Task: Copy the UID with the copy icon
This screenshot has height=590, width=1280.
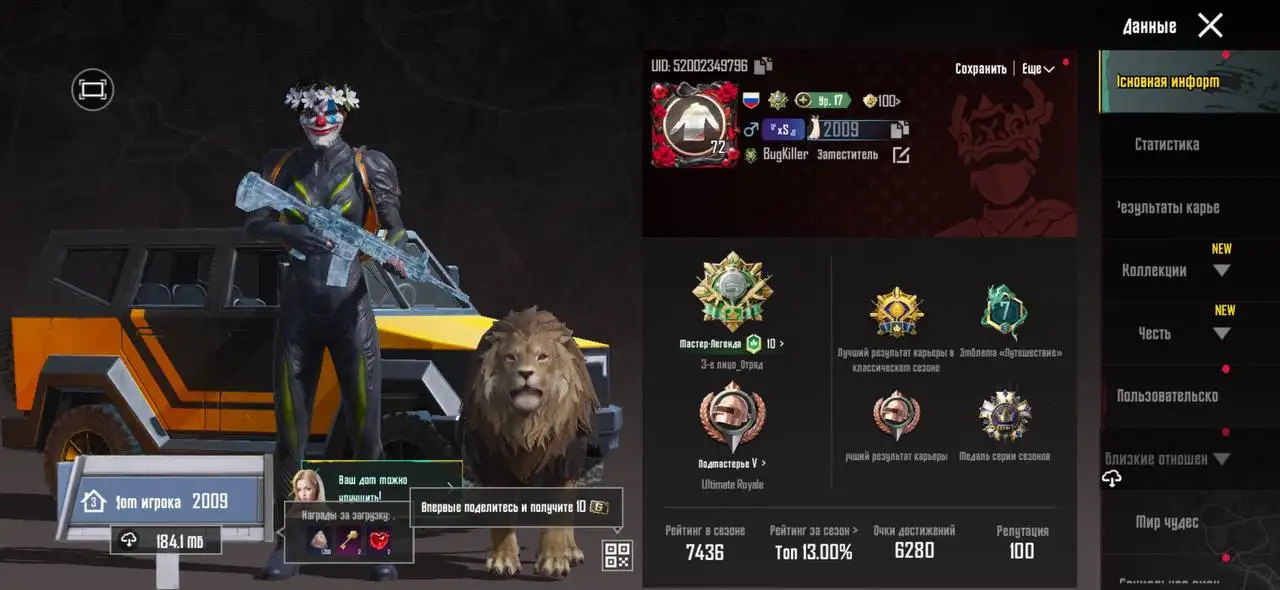Action: point(763,66)
